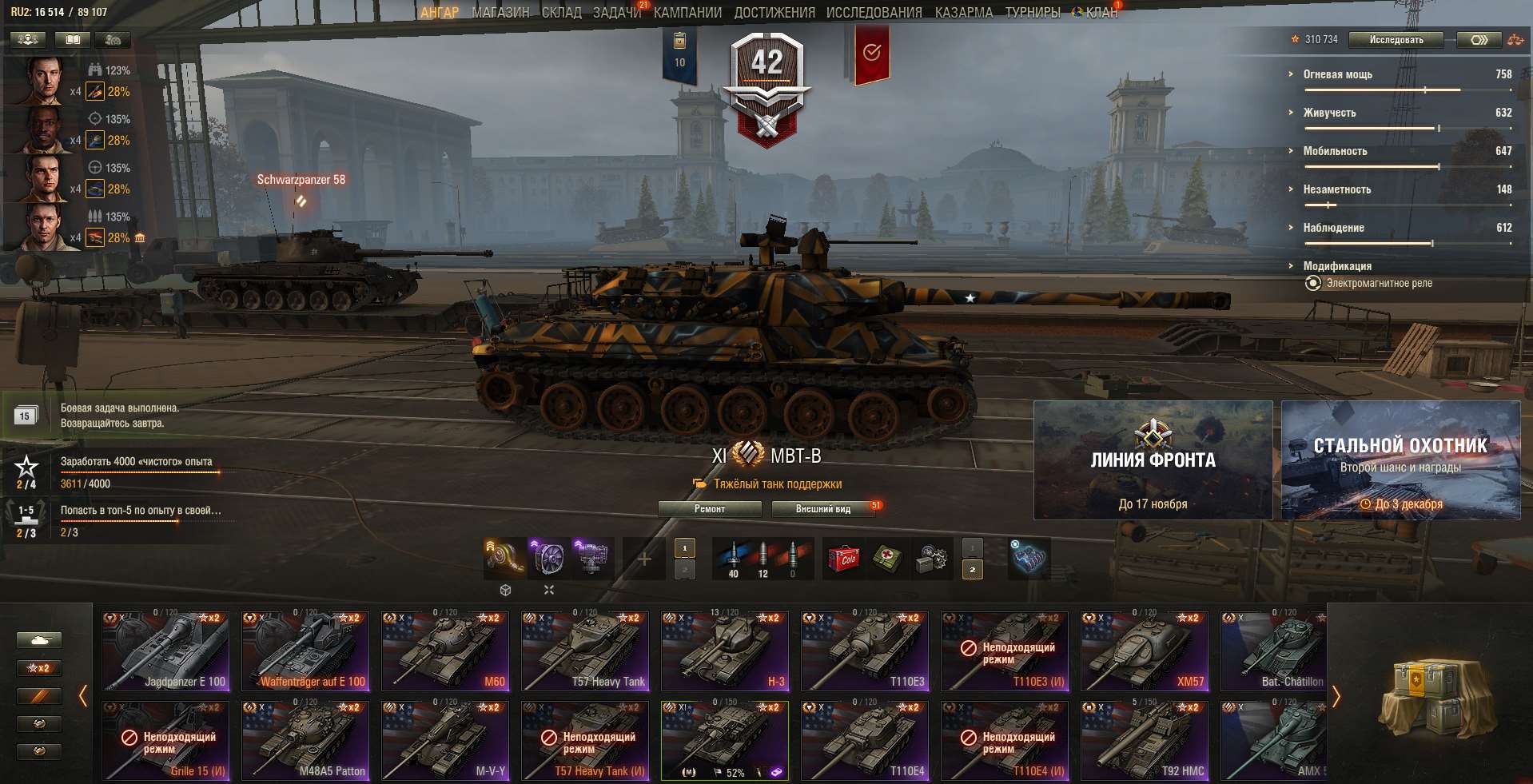The height and width of the screenshot is (784, 1533).
Task: Open the directives slot with blue shells icon
Action: [x=1029, y=559]
